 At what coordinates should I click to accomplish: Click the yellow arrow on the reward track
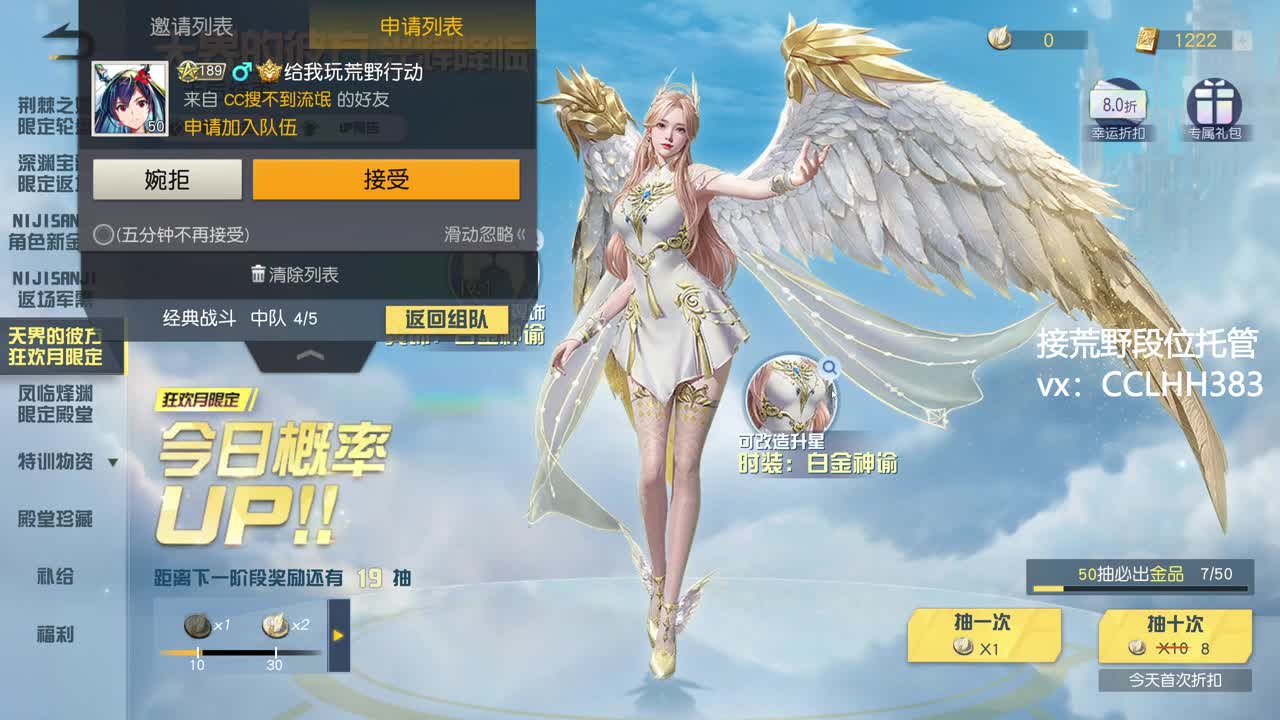click(x=337, y=632)
